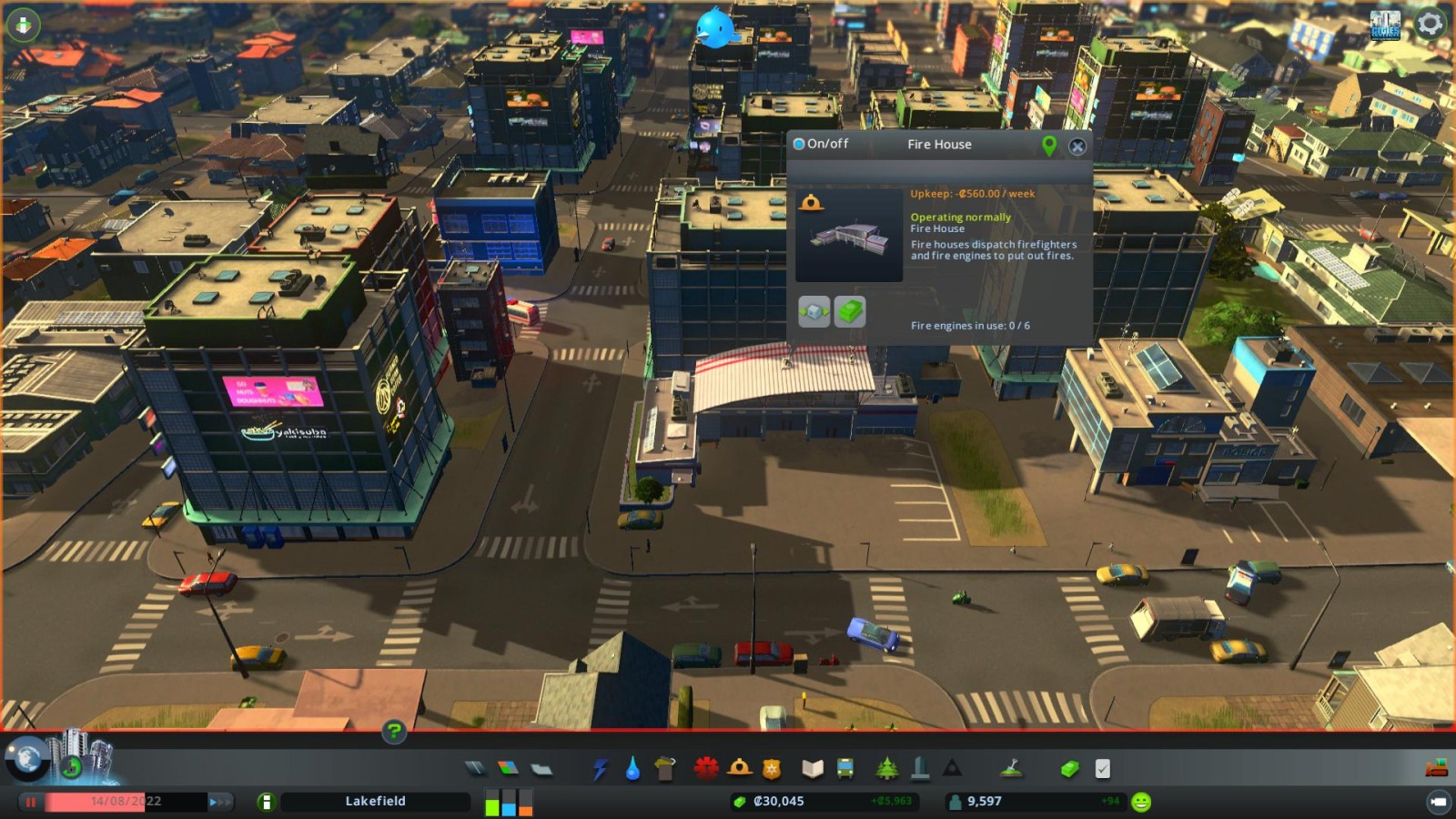Open the Zoning tool

tap(508, 769)
